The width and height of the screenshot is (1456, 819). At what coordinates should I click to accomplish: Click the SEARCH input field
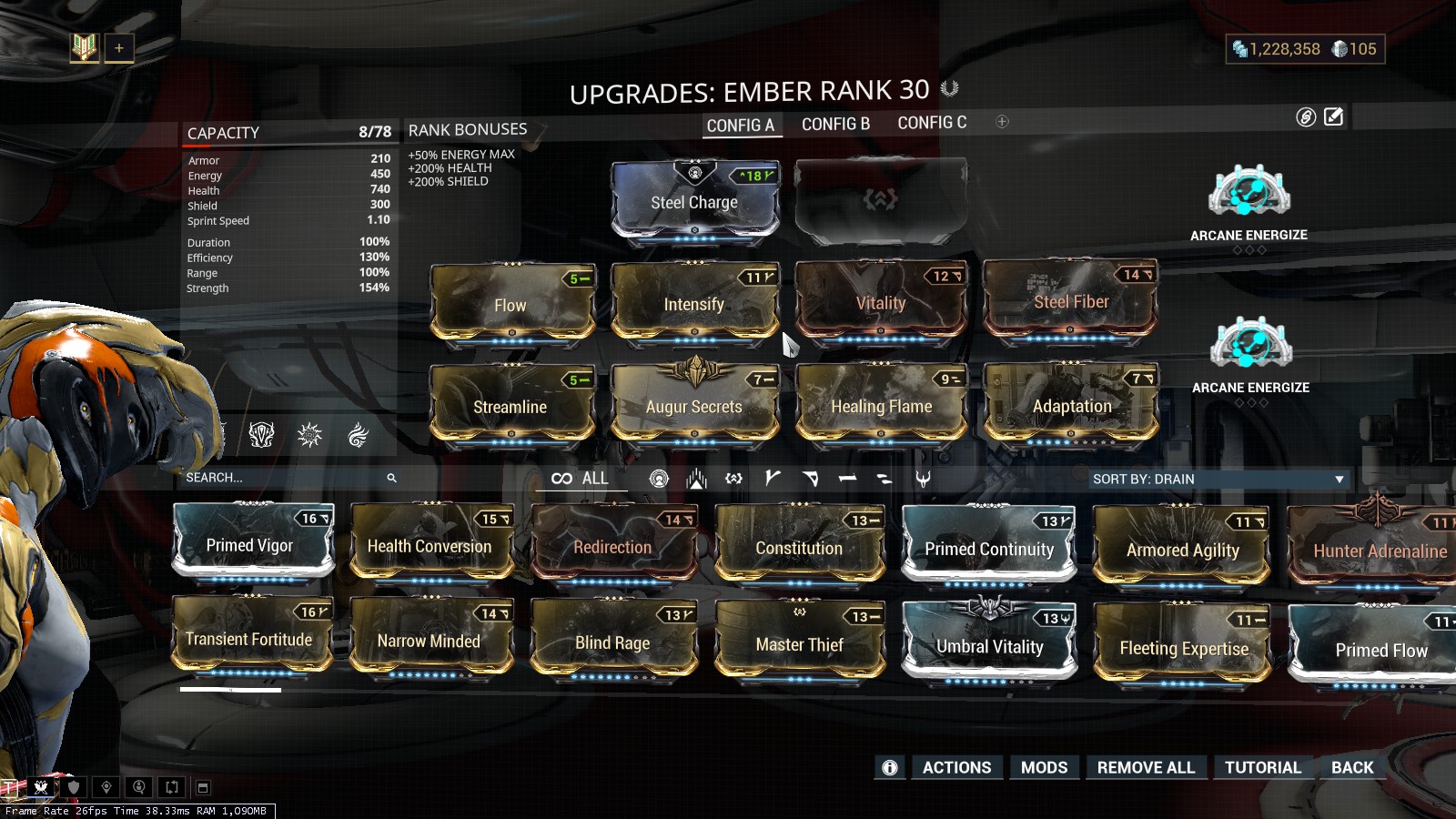273,477
